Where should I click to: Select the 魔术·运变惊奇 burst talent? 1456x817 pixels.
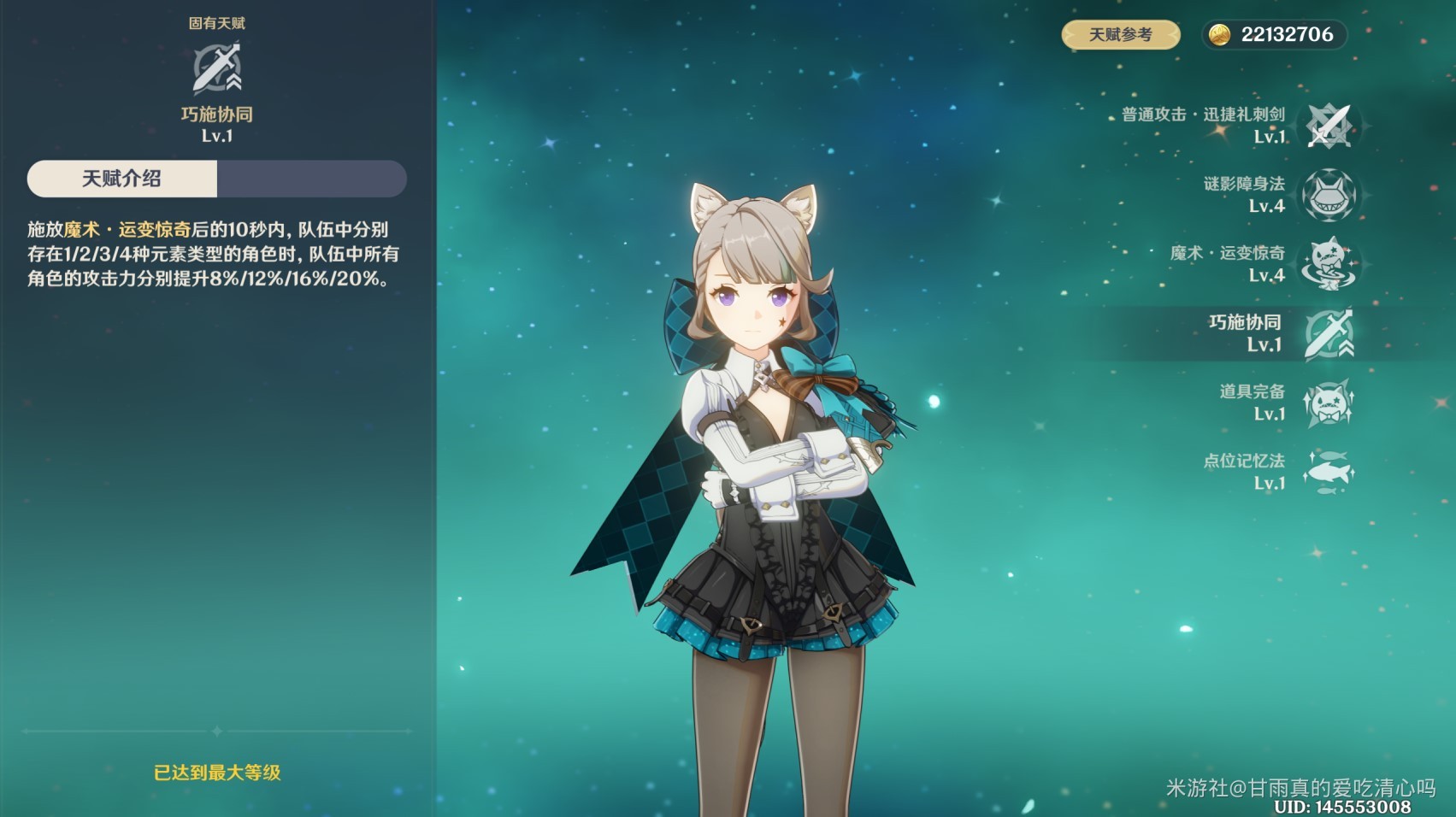coord(1329,264)
